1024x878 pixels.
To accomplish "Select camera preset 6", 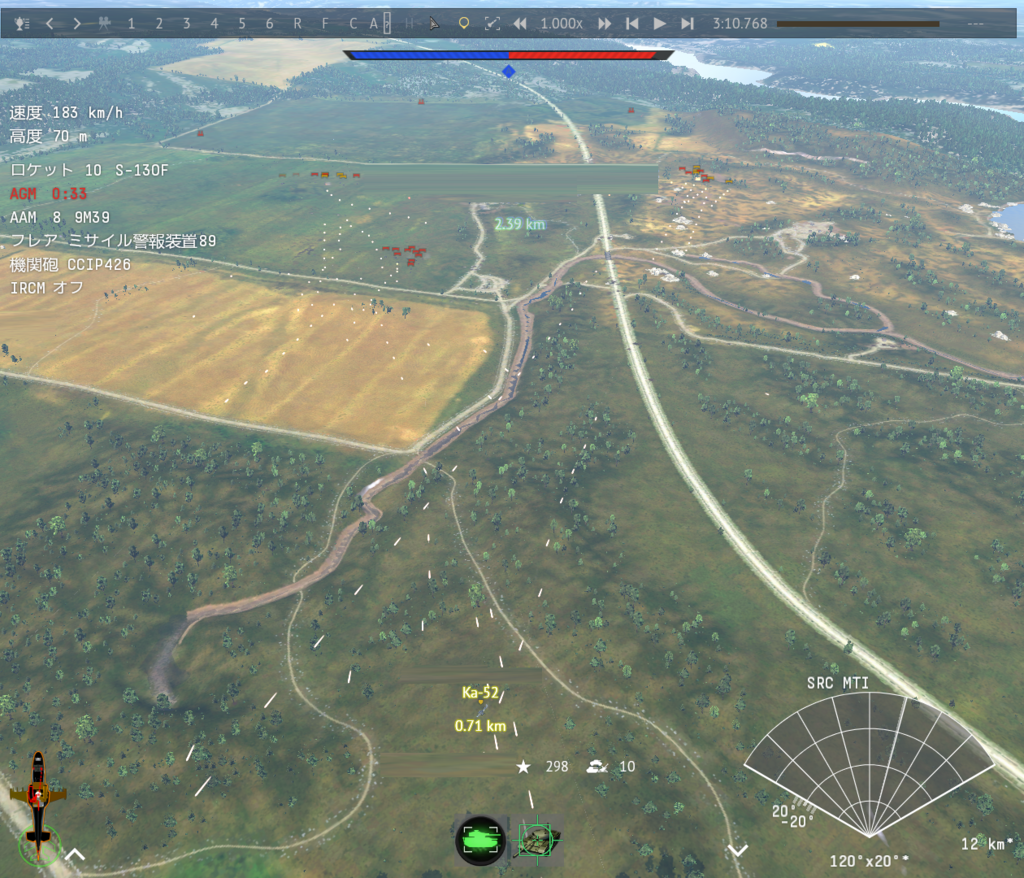I will 269,23.
